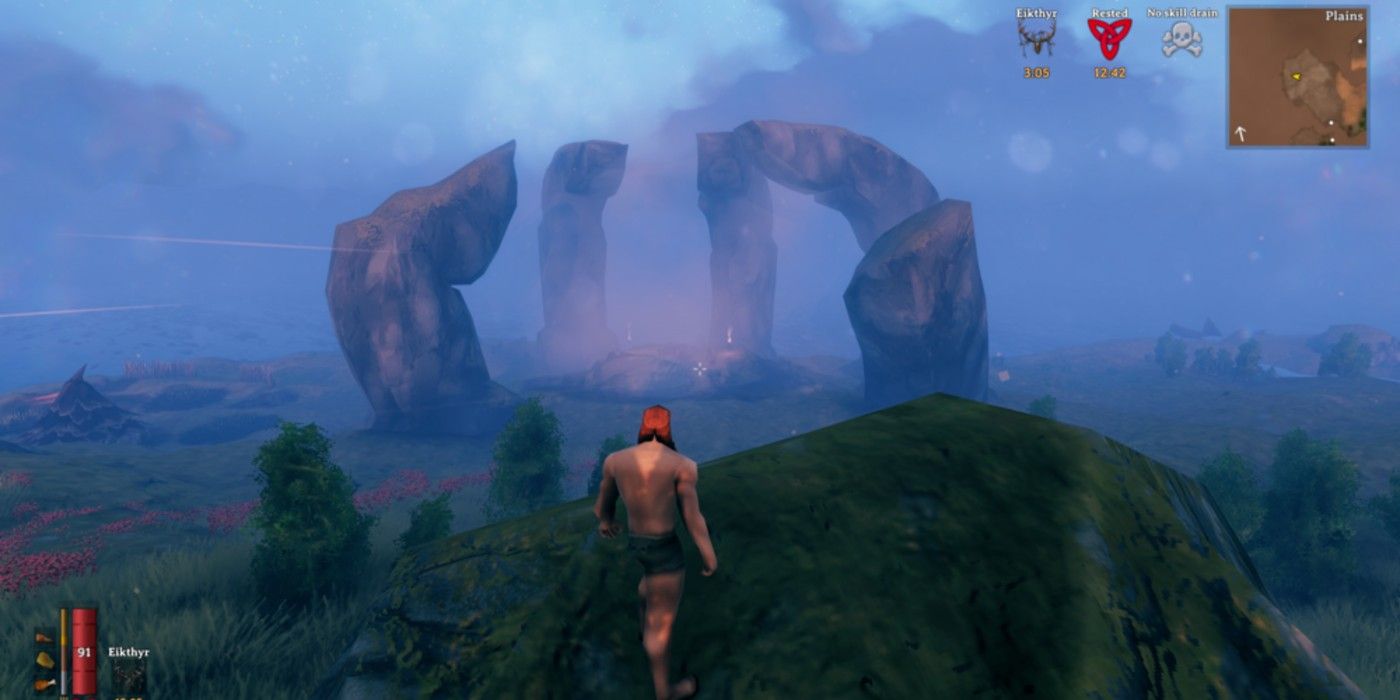1400x700 pixels.
Task: Select the red Rested status icon
Action: coord(1108,40)
